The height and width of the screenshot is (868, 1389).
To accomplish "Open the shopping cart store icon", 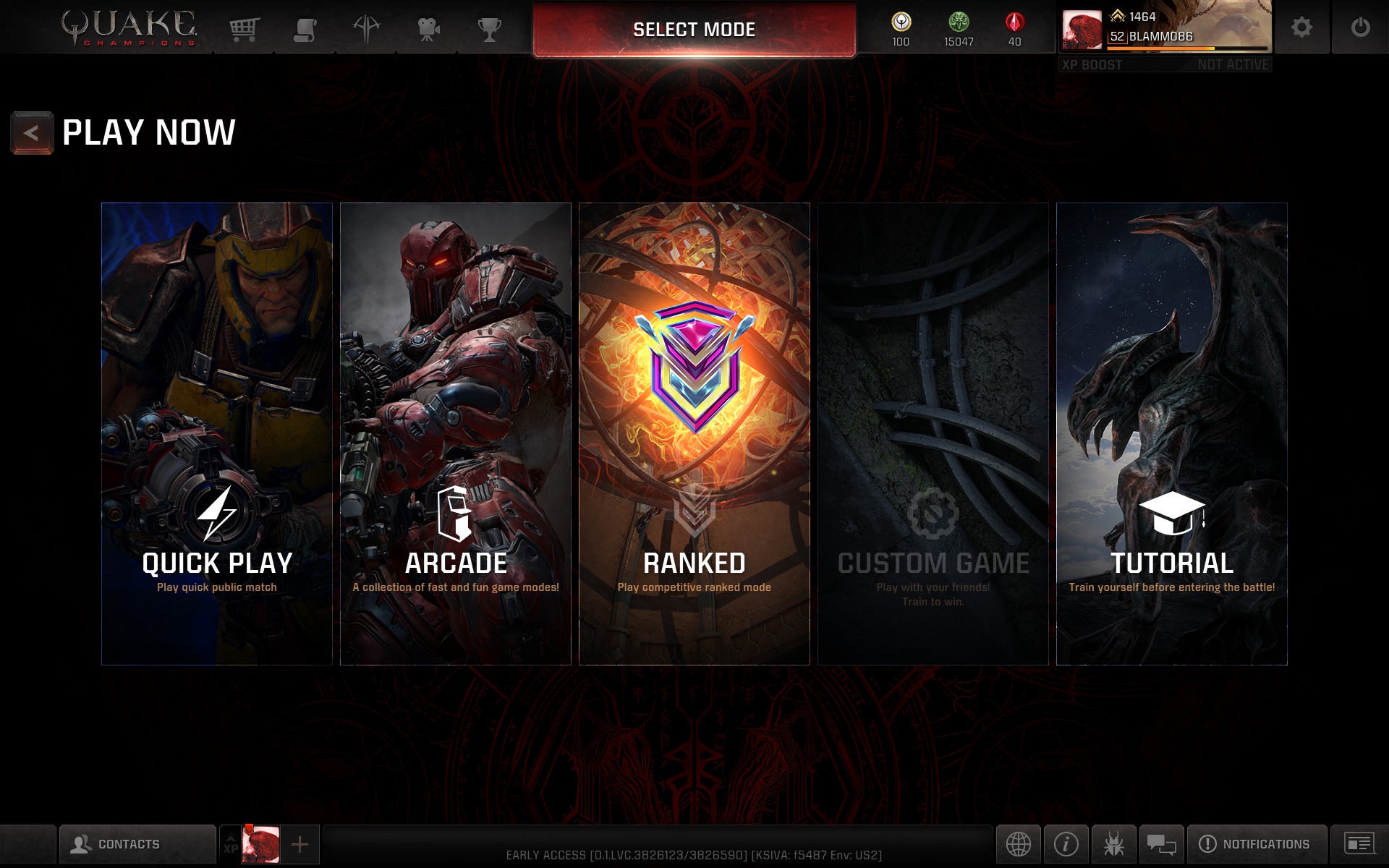I will (245, 29).
